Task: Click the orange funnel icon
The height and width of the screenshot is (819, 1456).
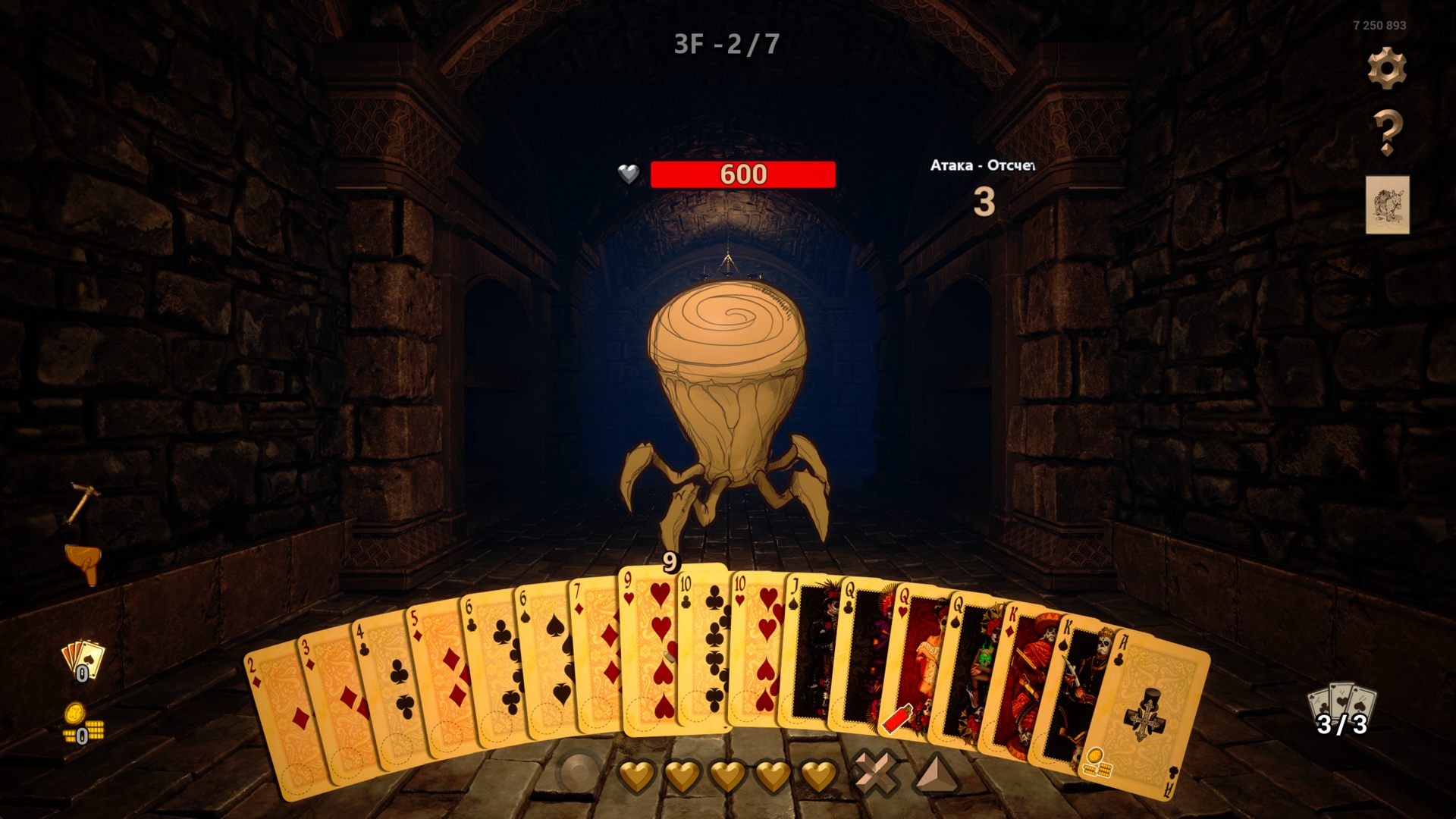Action: click(83, 564)
